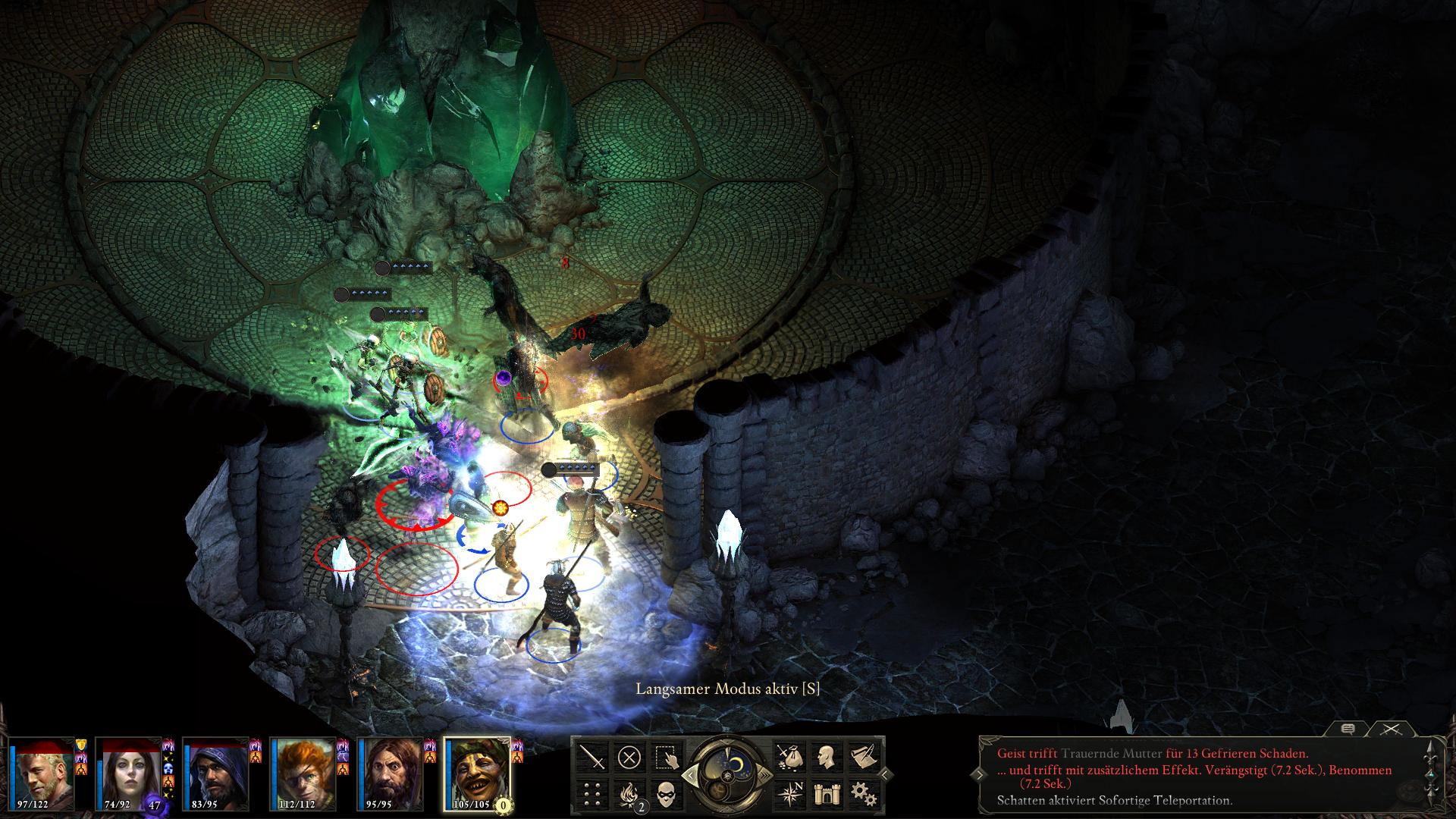Open the journal scroll and quill icon
The width and height of the screenshot is (1456, 819).
pyautogui.click(x=861, y=757)
